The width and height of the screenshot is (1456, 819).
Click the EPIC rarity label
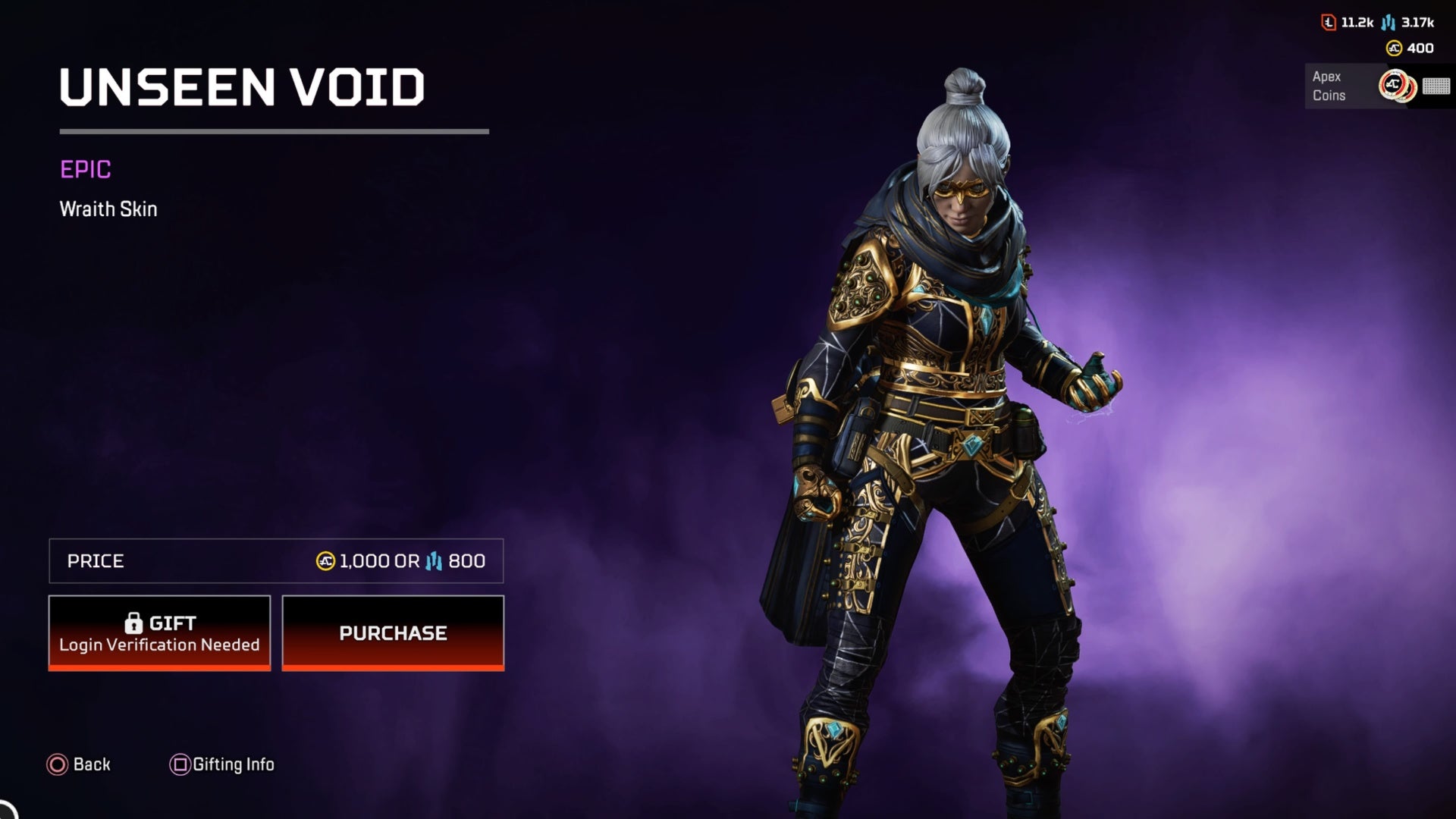[x=85, y=170]
